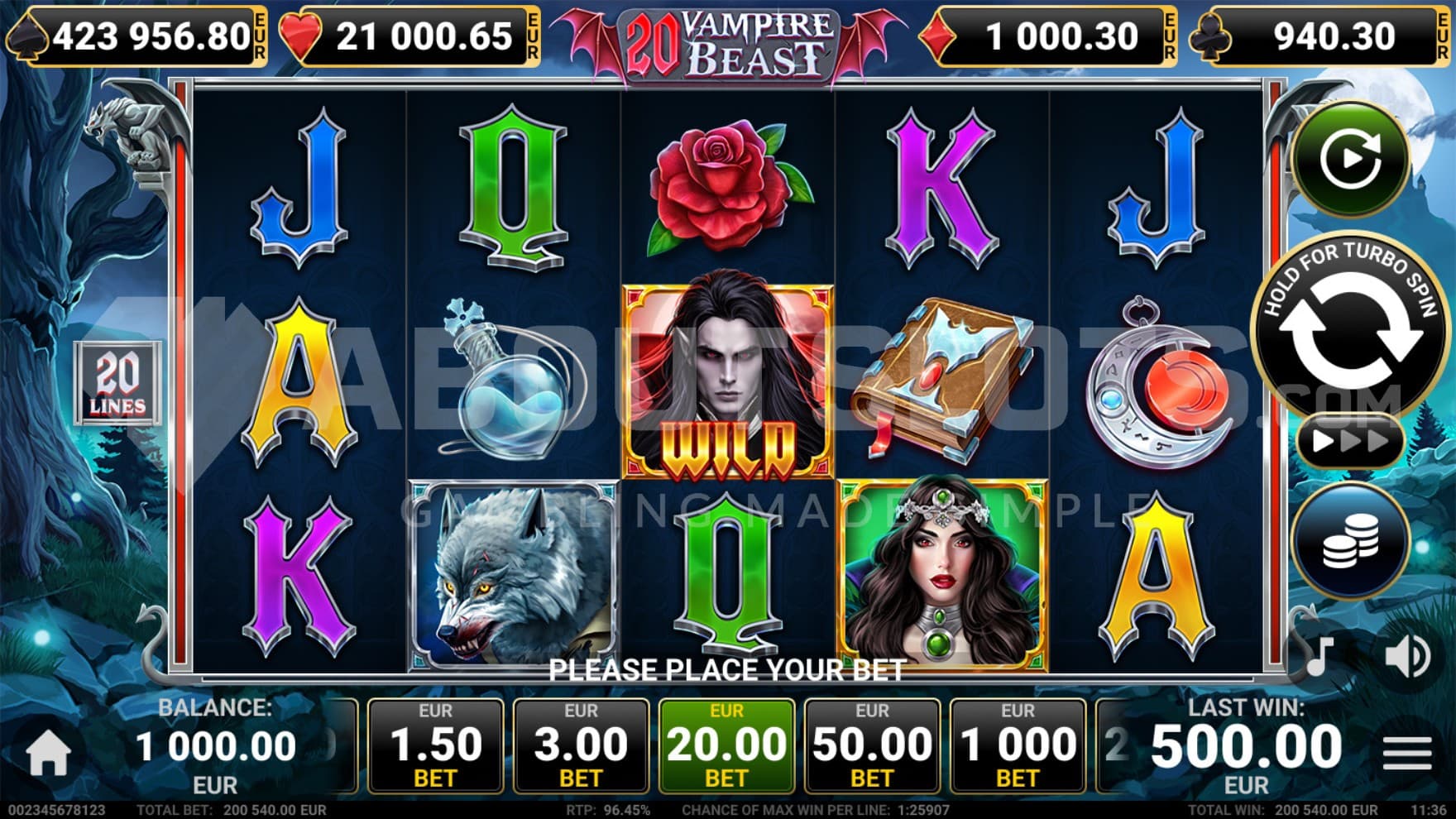This screenshot has height=819, width=1456.
Task: Start autoplay with the green play button
Action: (1350, 157)
